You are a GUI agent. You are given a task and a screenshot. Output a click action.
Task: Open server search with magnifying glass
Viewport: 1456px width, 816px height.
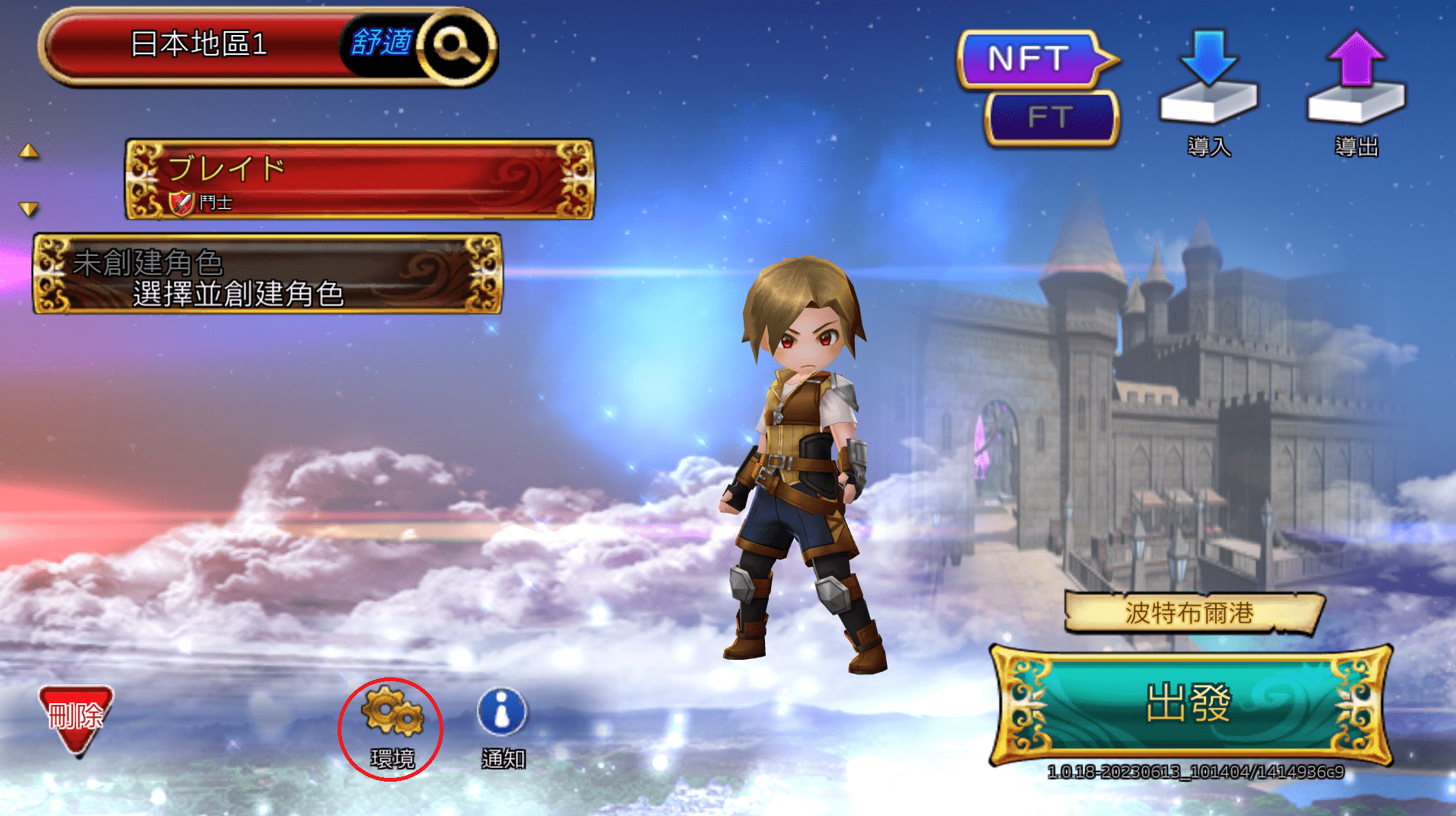click(x=456, y=46)
